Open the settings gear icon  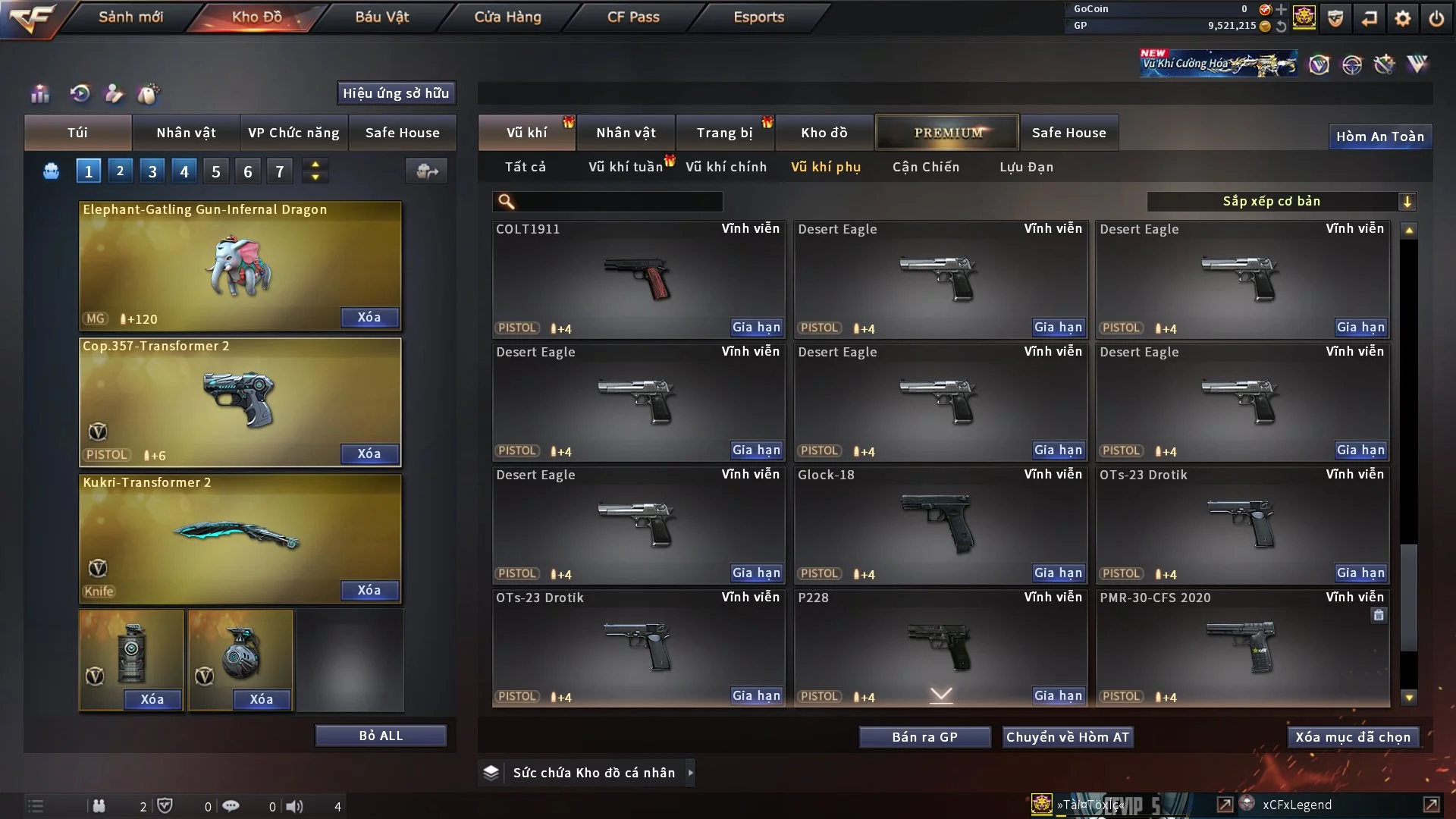click(1403, 18)
